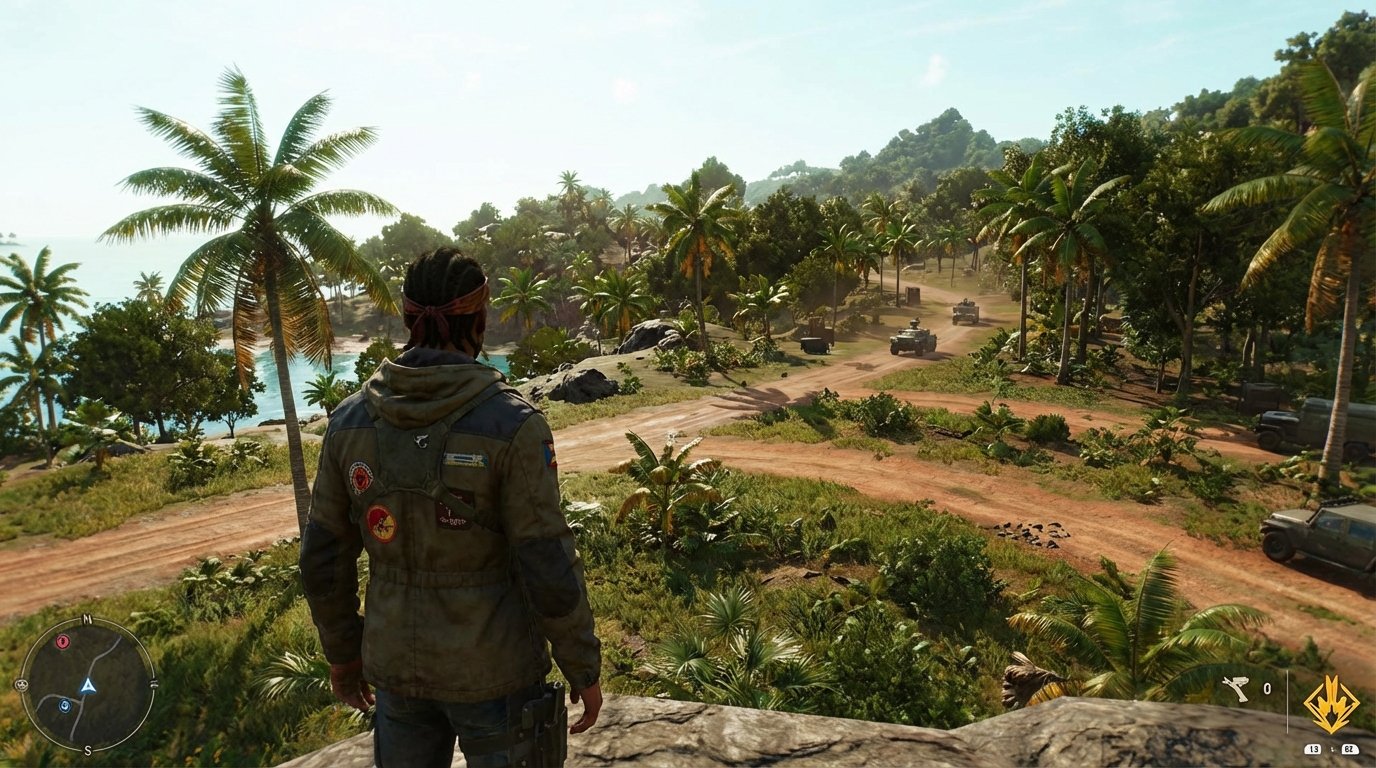The image size is (1376, 768).
Task: Click the ammo count zero beside the pistol
Action: [x=1267, y=688]
